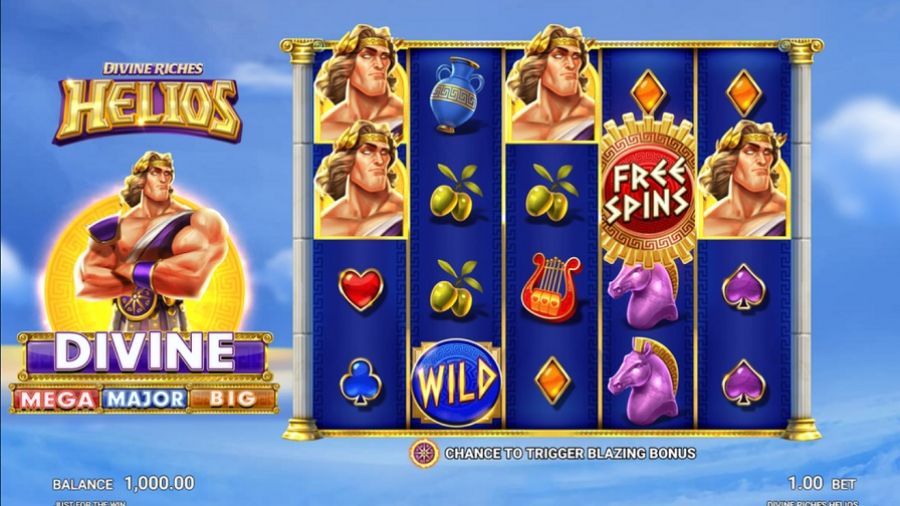Click the red MEGA jackpot plaque
900x506 pixels.
pos(56,399)
